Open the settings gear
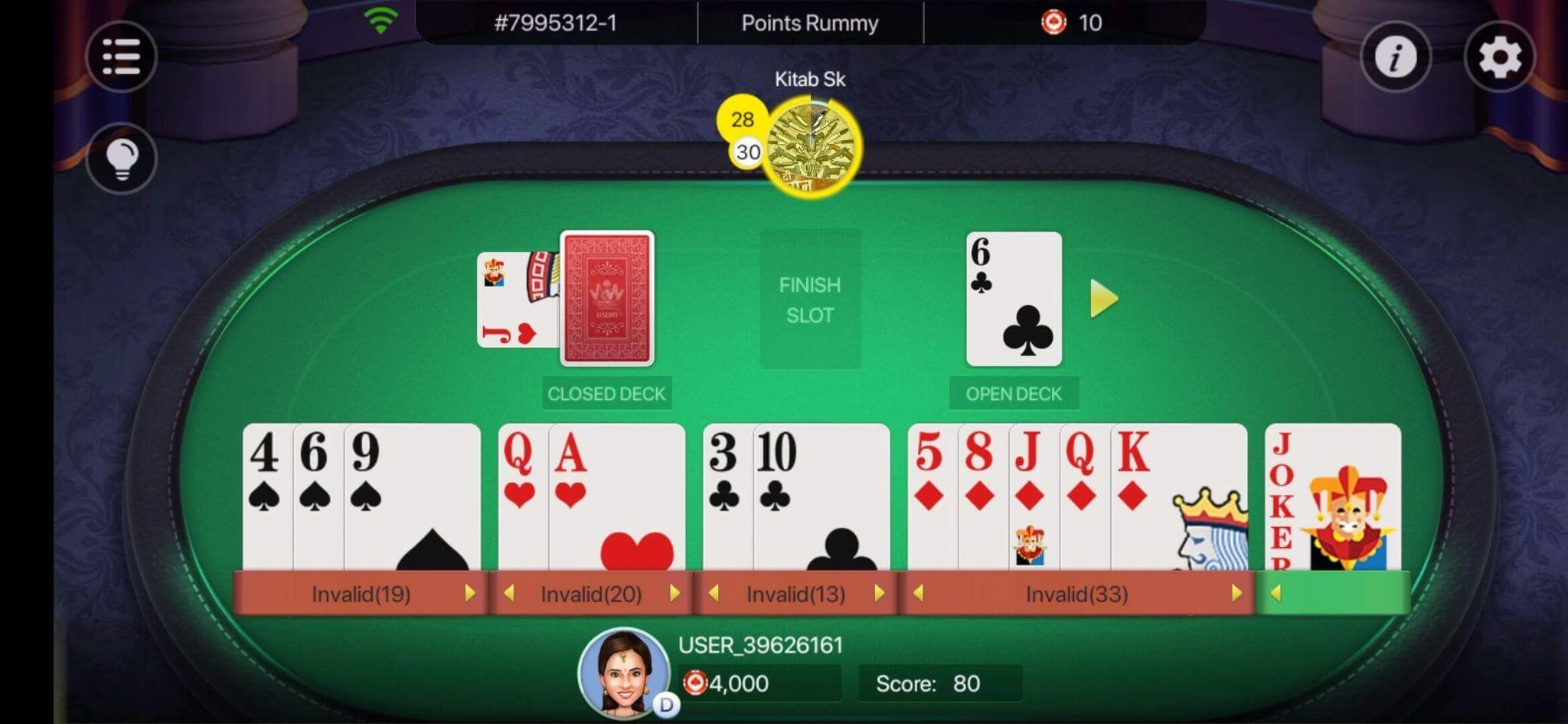 [1499, 57]
